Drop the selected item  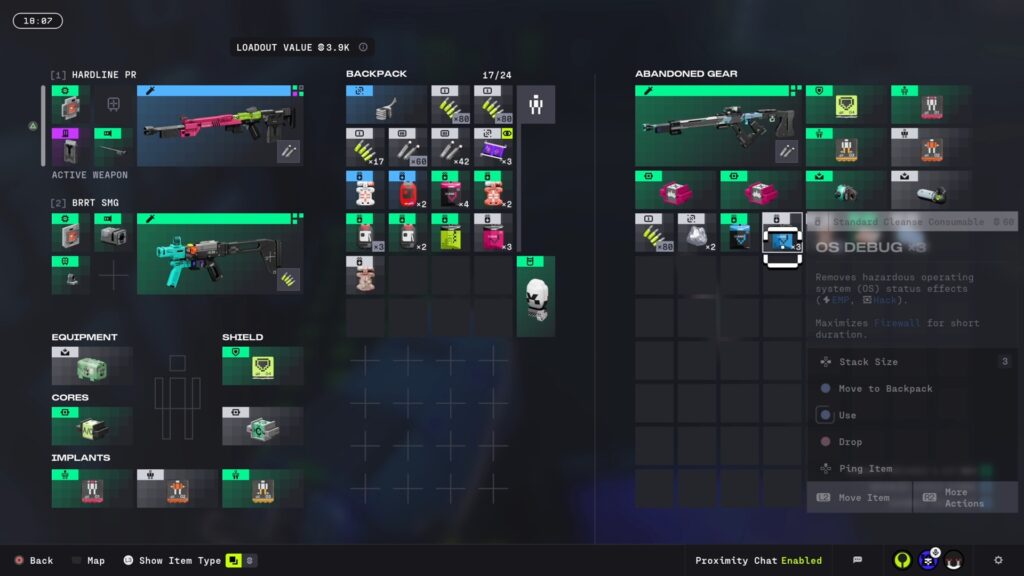pyautogui.click(x=850, y=442)
